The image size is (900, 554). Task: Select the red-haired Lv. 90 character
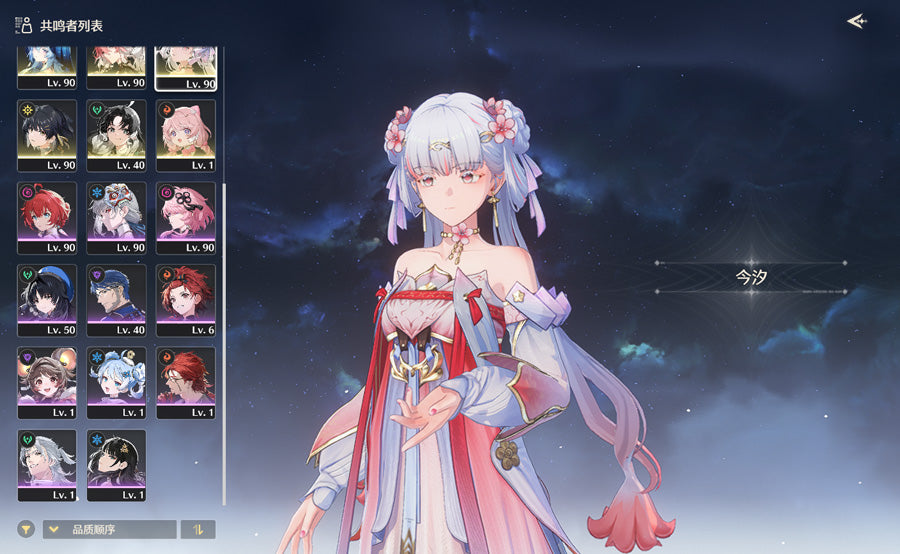47,217
